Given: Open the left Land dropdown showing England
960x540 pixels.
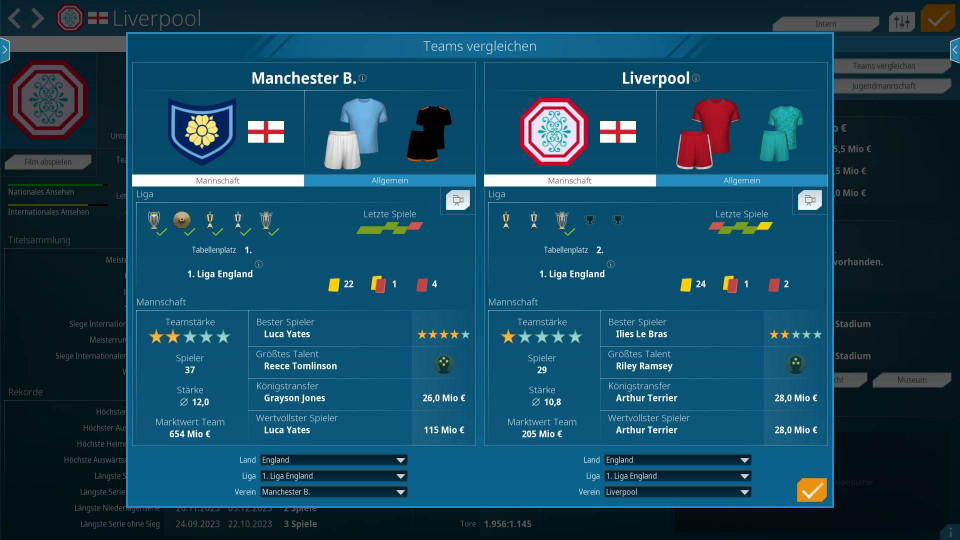Looking at the screenshot, I should 333,460.
